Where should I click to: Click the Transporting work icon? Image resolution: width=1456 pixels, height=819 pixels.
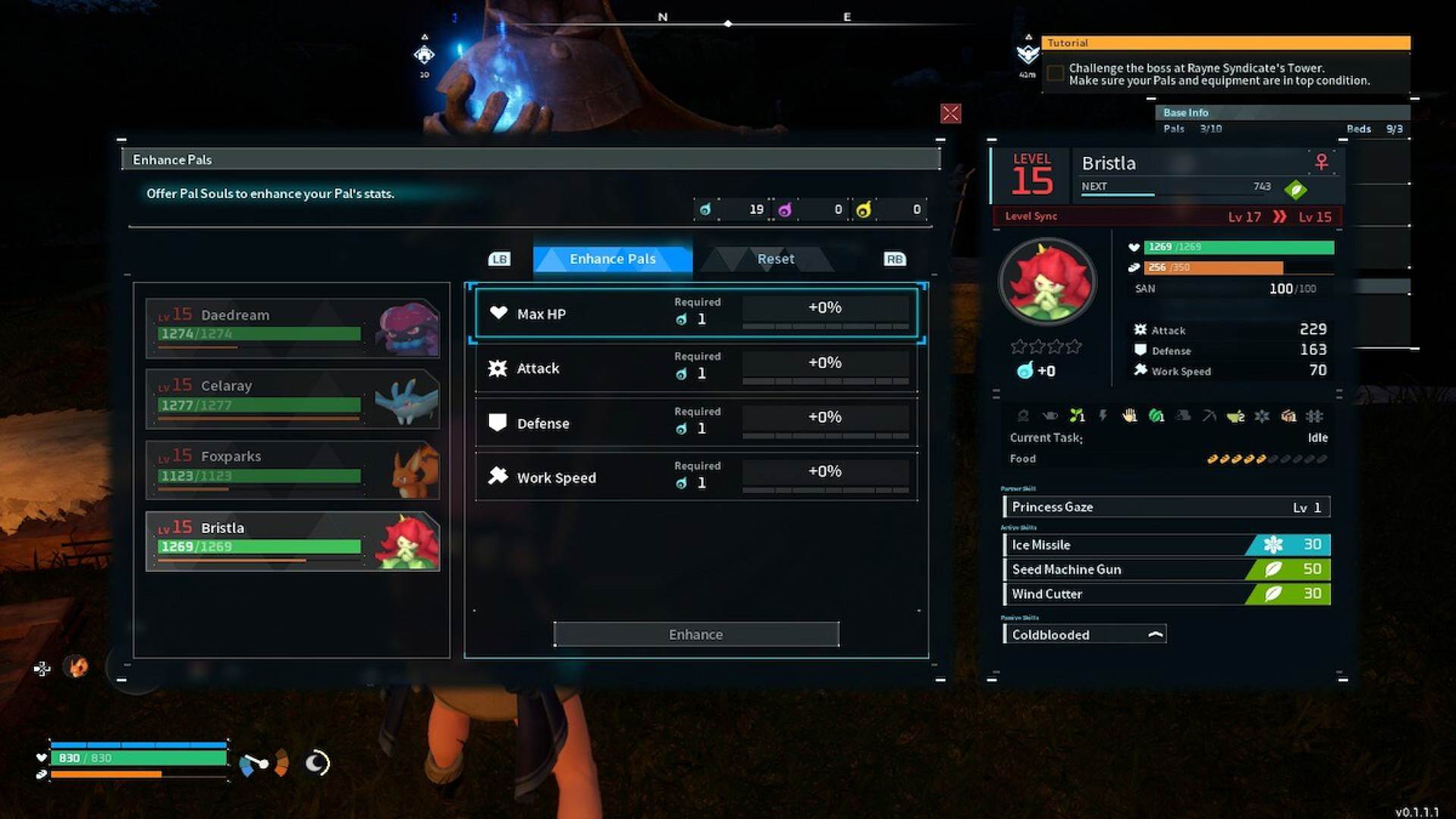tap(1288, 416)
